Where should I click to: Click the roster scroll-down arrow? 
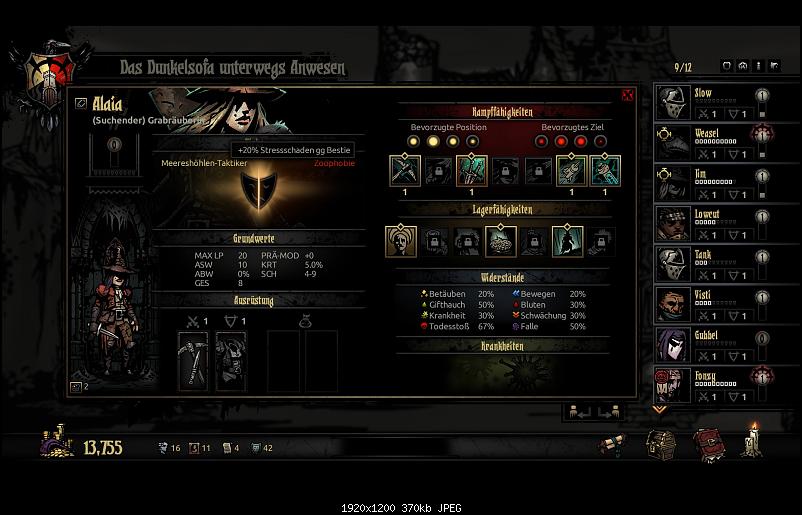pyautogui.click(x=658, y=409)
